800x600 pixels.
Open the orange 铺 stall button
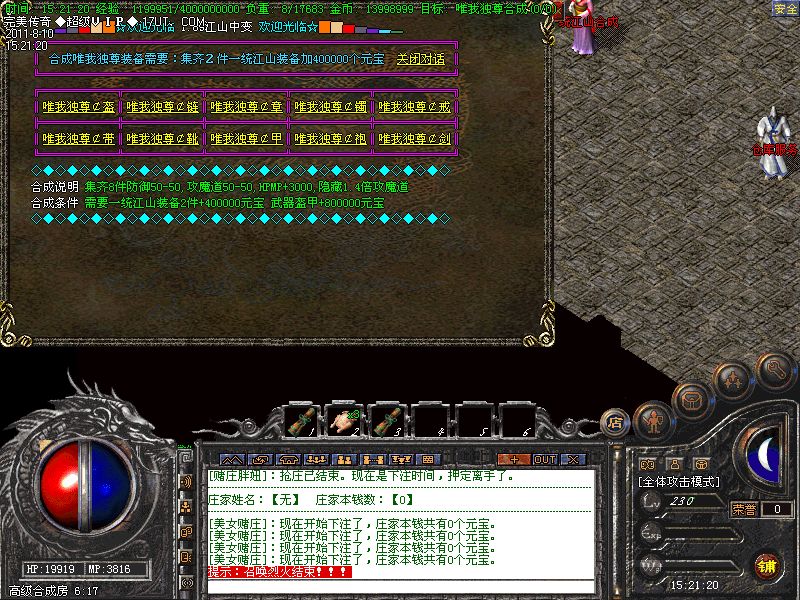(766, 565)
